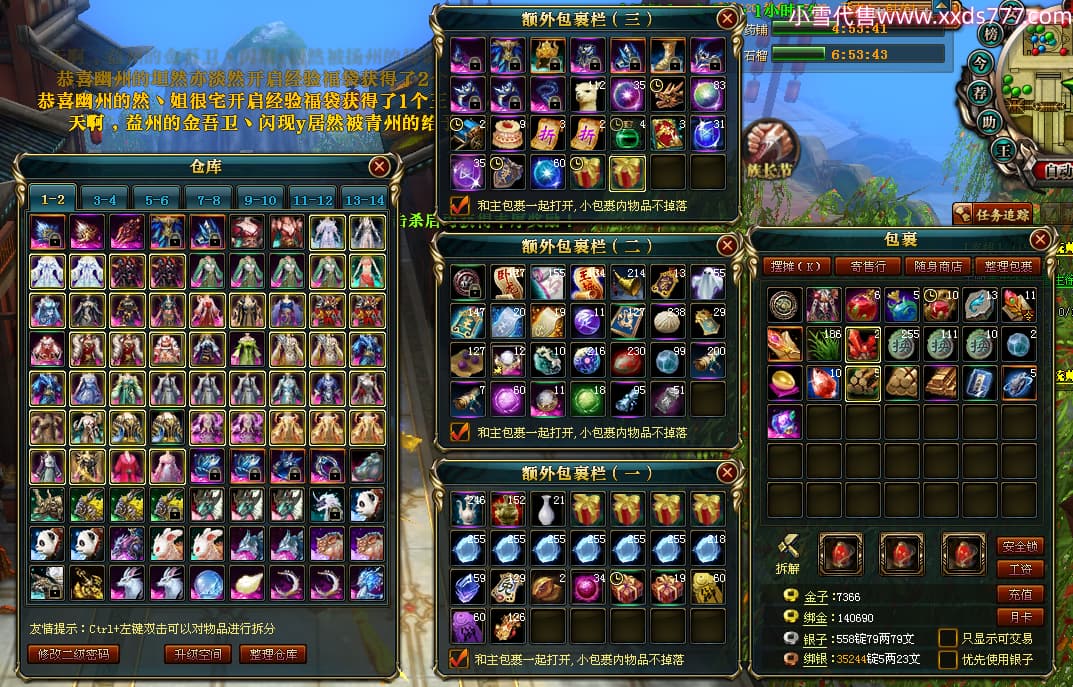Close the 额外包裹栏（三） window
Viewport: 1073px width, 687px height.
pos(727,18)
